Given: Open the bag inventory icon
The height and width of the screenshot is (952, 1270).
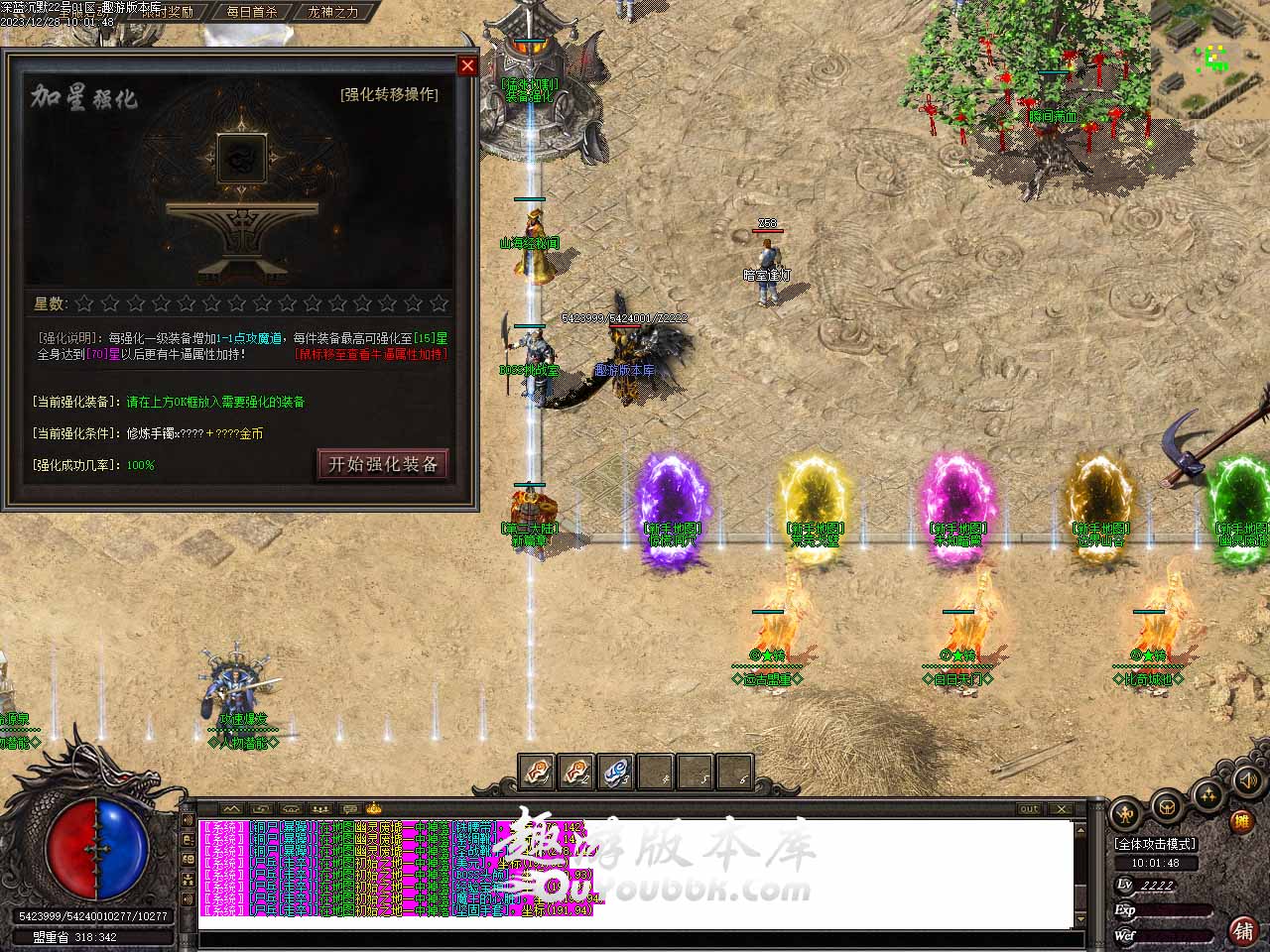Looking at the screenshot, I should pos(1167,807).
